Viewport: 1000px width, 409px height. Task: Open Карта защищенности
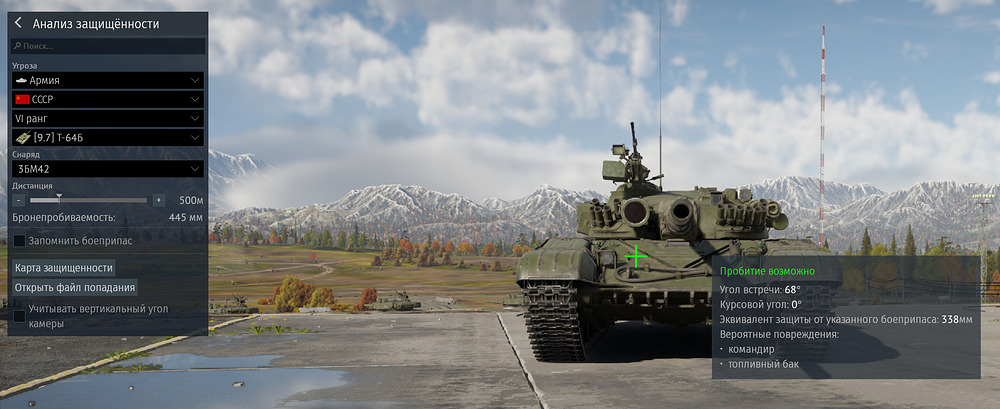[64, 268]
